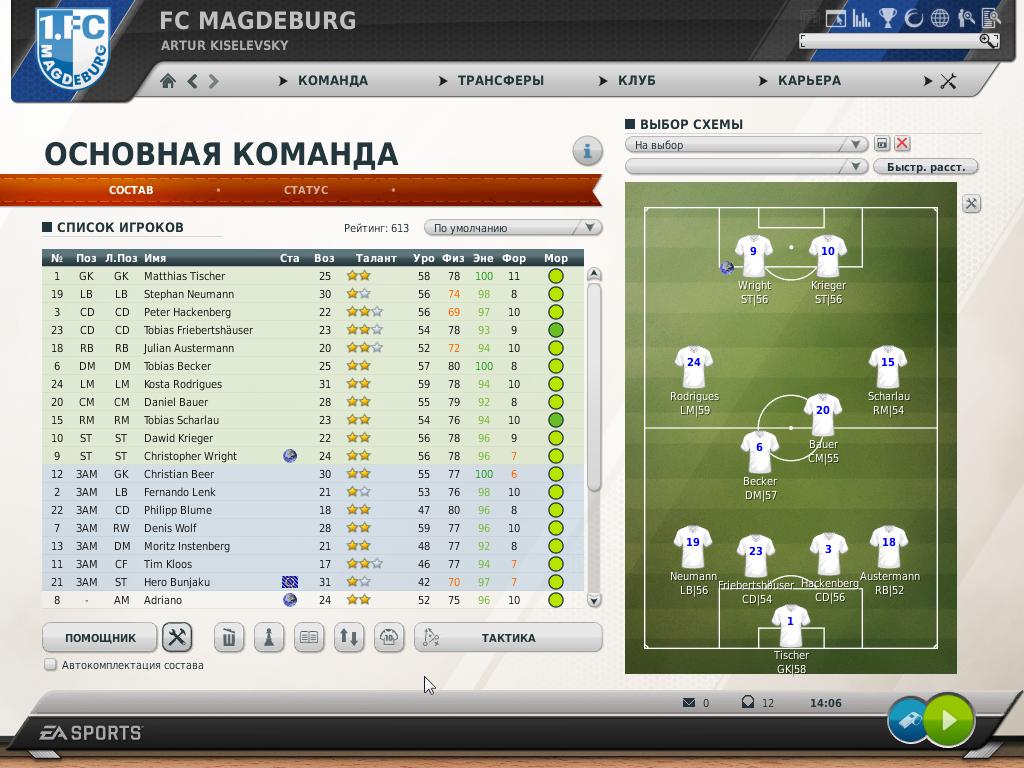Open the ТАКТИКА screen
Screen dimensions: 1024x768
(x=508, y=638)
